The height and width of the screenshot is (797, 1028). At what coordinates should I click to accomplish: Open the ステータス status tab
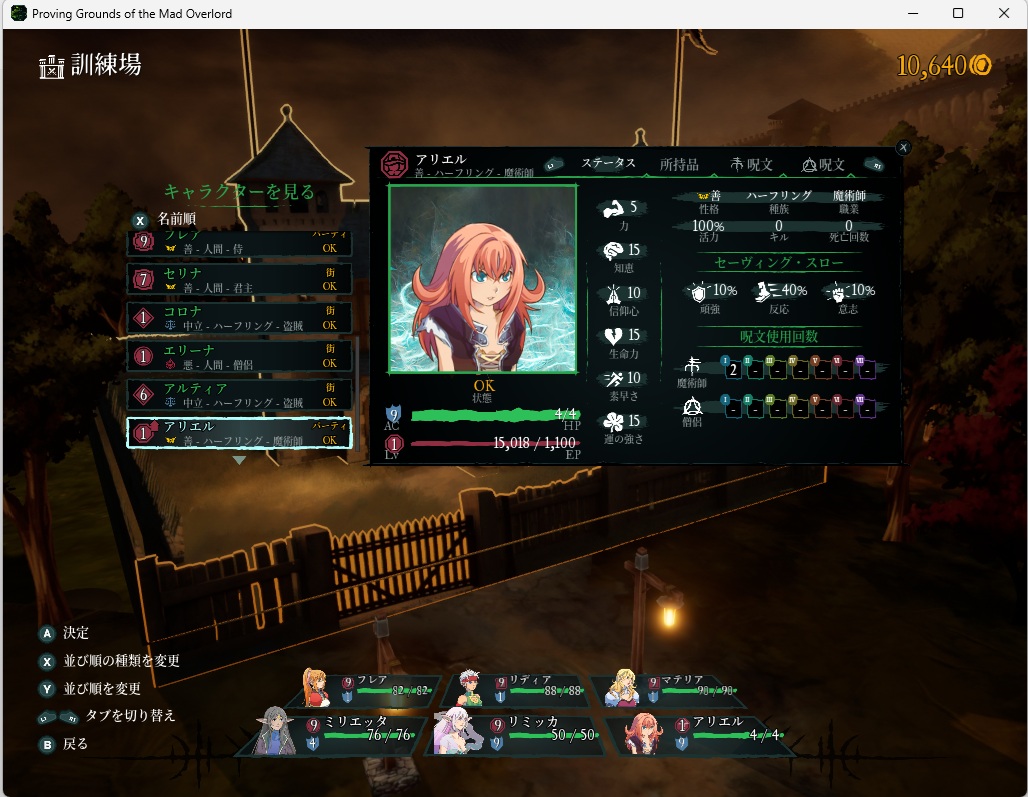(608, 164)
